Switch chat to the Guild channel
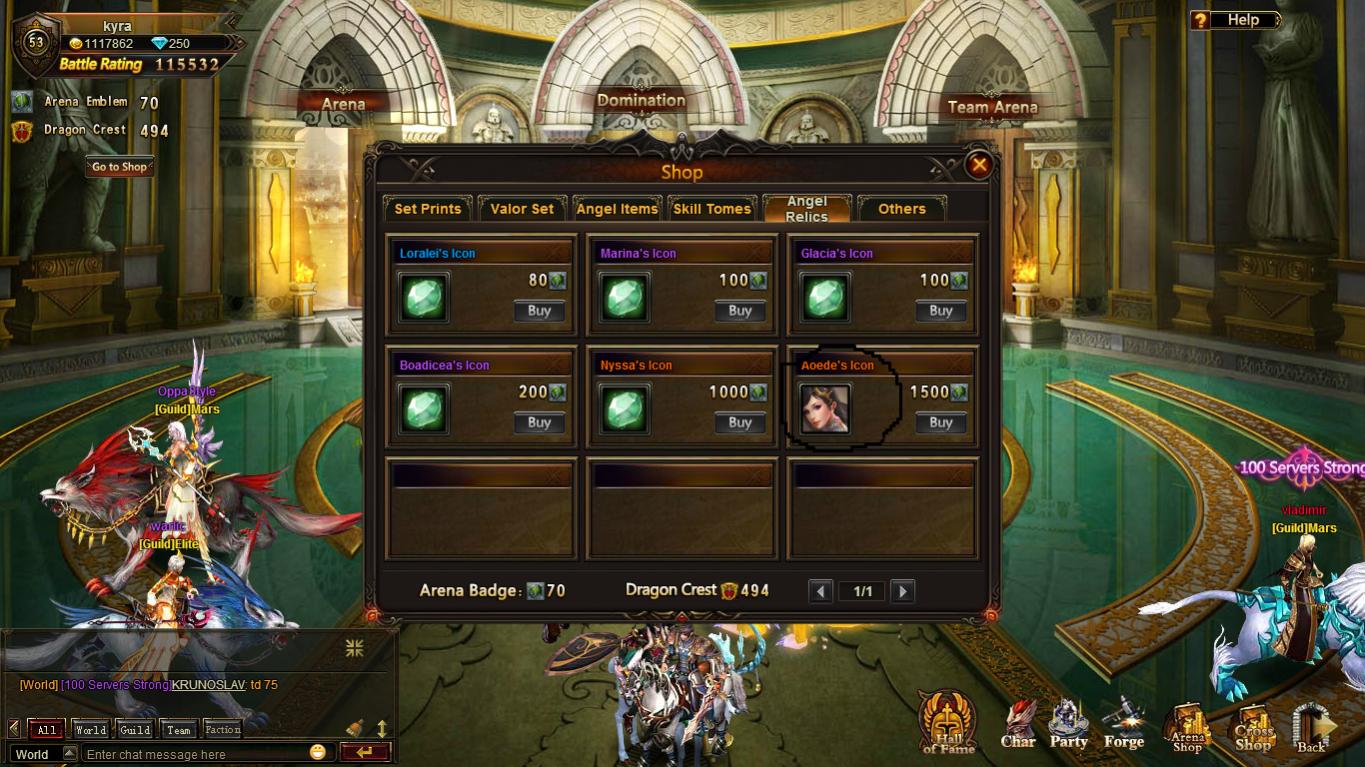 pos(135,729)
